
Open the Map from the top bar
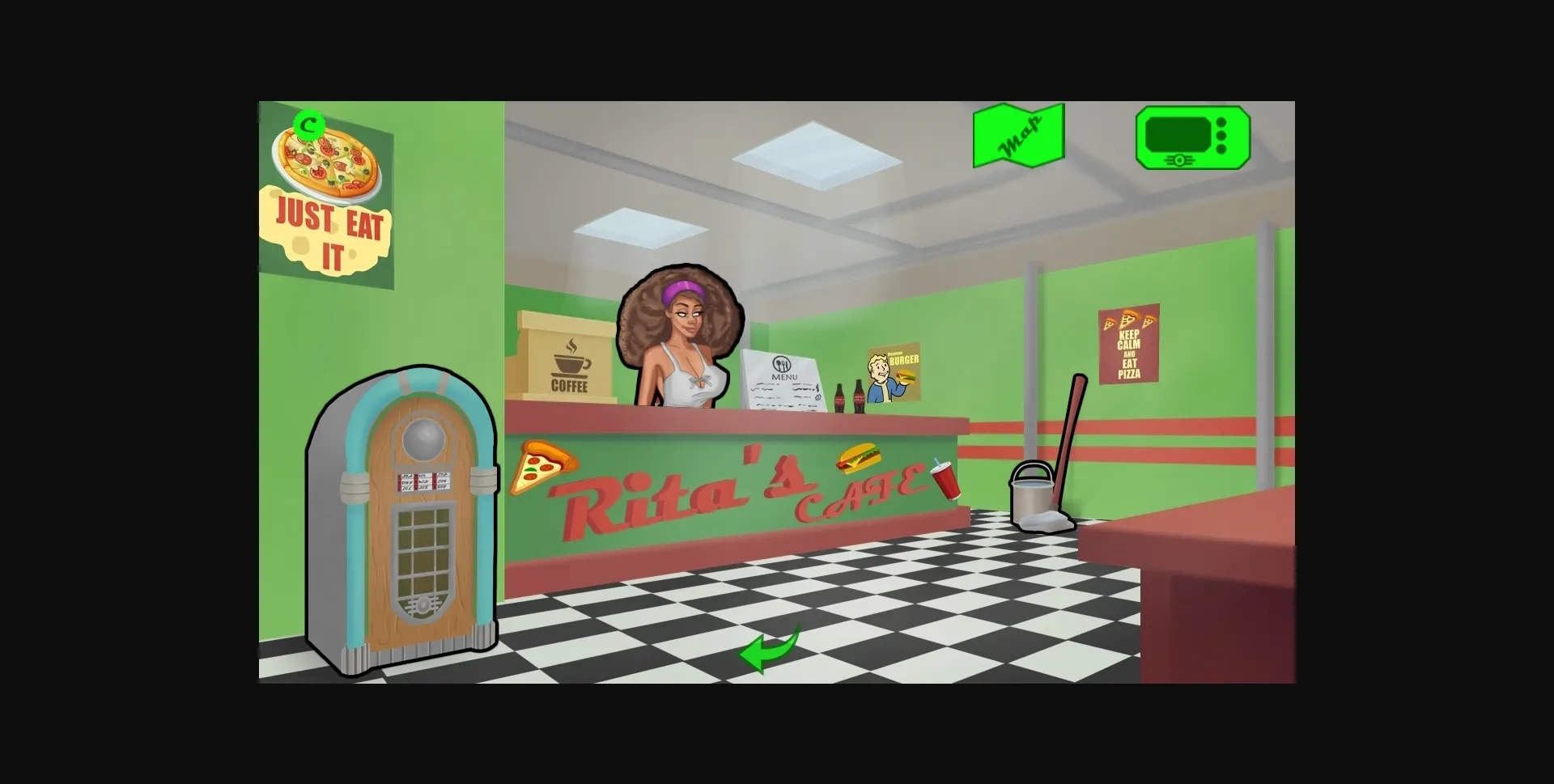pos(1018,137)
